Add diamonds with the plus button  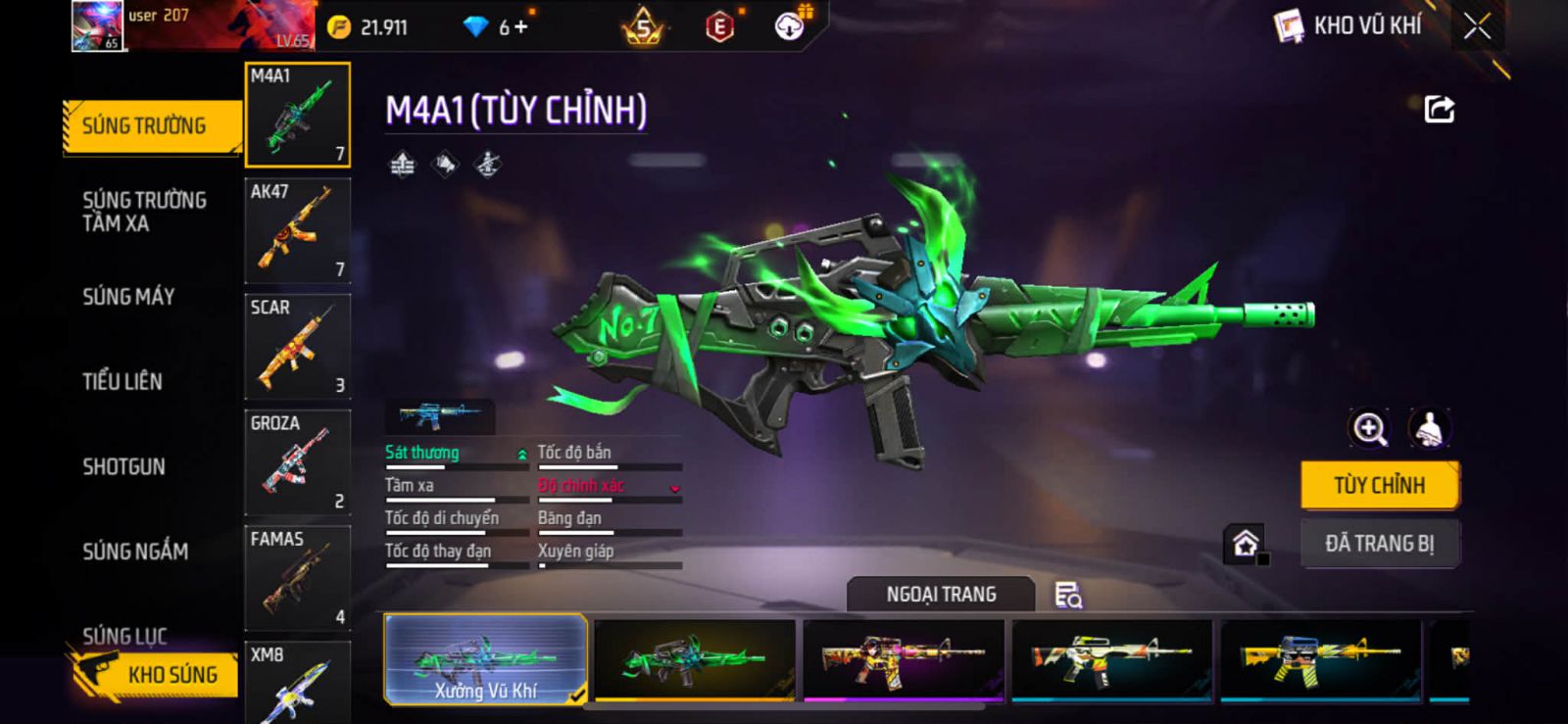click(x=520, y=27)
